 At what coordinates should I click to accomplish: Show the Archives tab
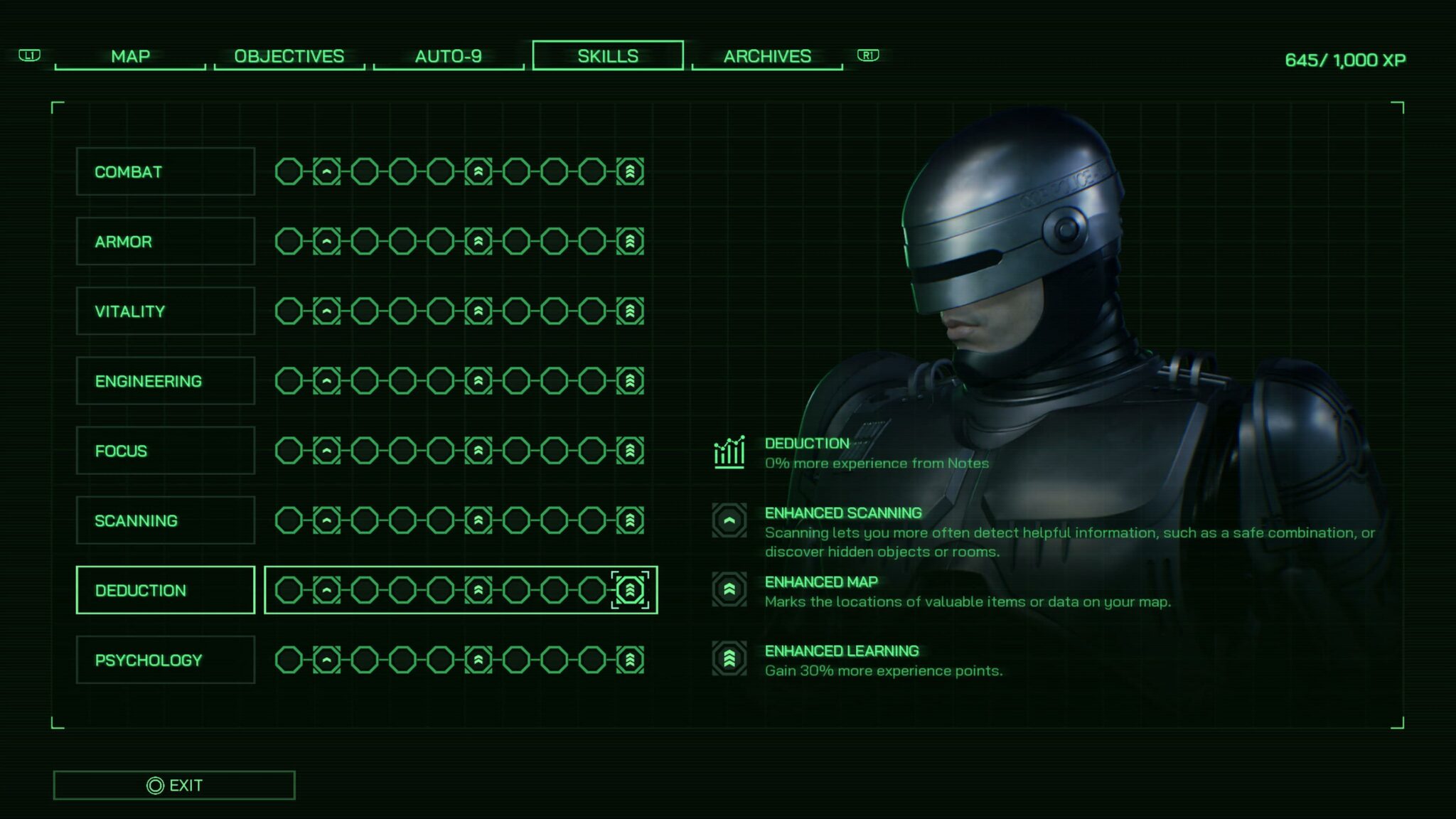[x=767, y=56]
